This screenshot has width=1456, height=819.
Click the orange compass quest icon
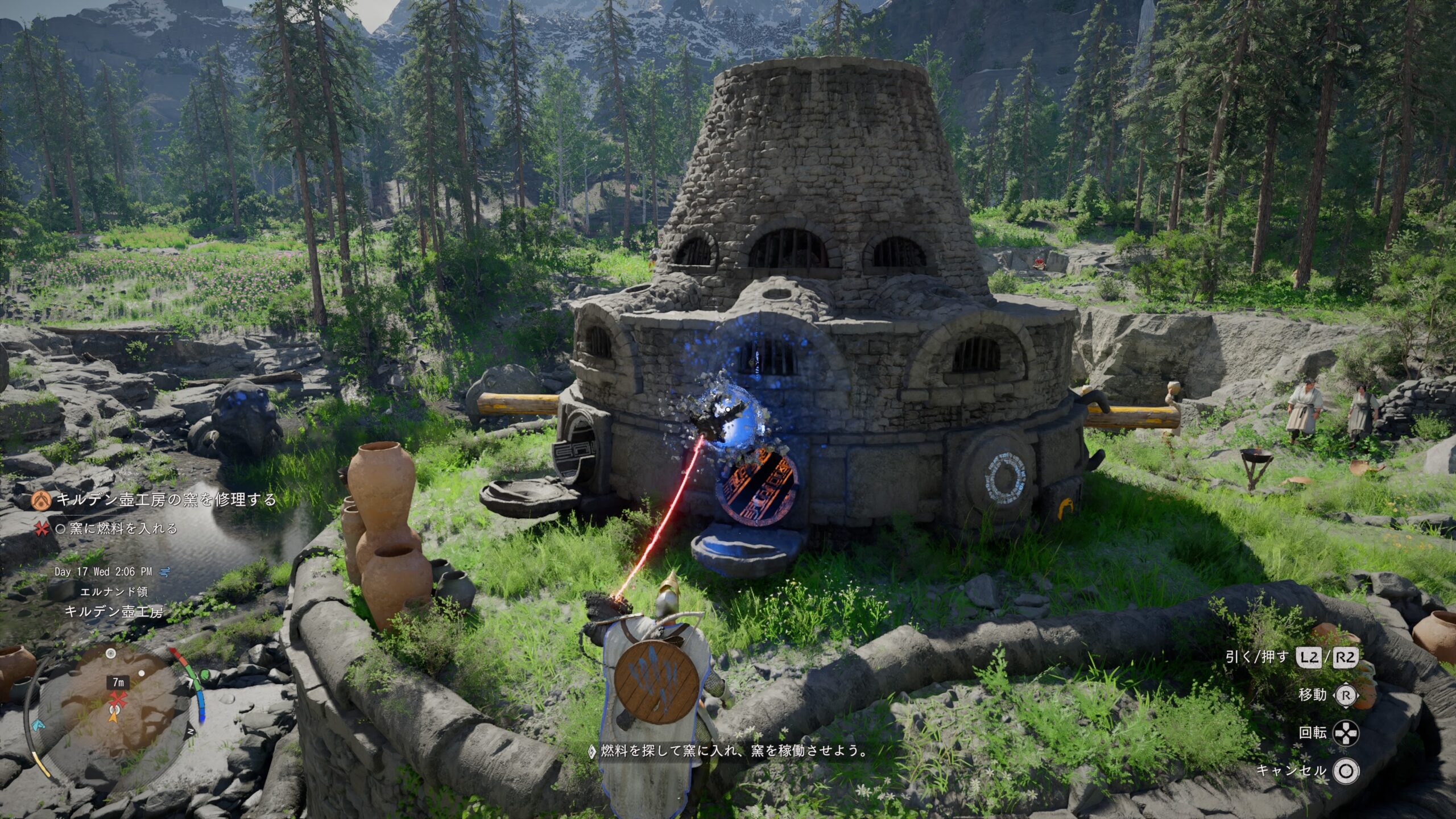pos(40,500)
